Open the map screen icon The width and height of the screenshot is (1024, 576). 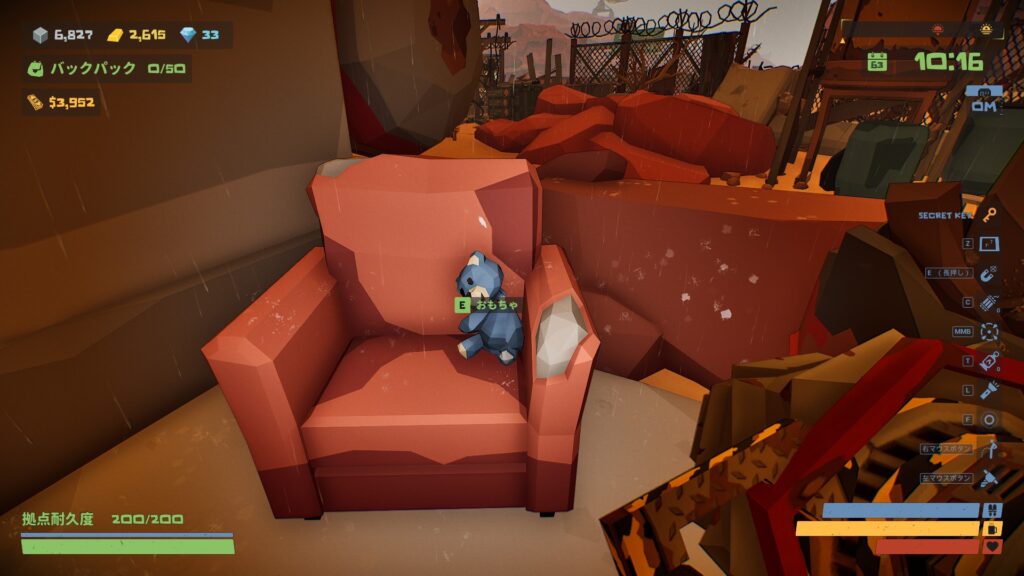(989, 244)
